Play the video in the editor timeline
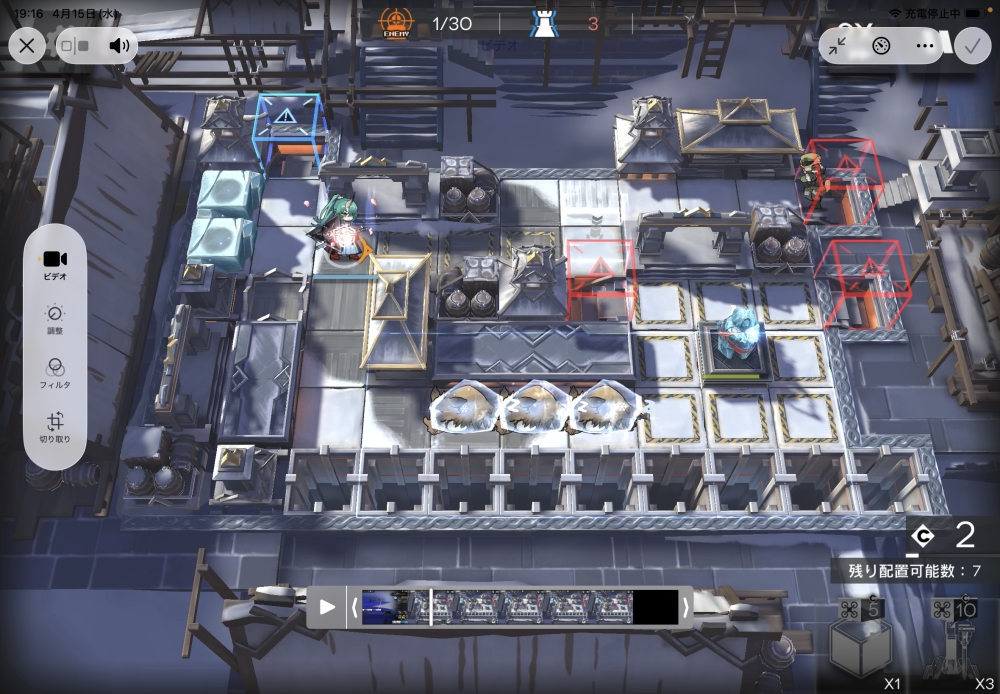 pos(327,607)
